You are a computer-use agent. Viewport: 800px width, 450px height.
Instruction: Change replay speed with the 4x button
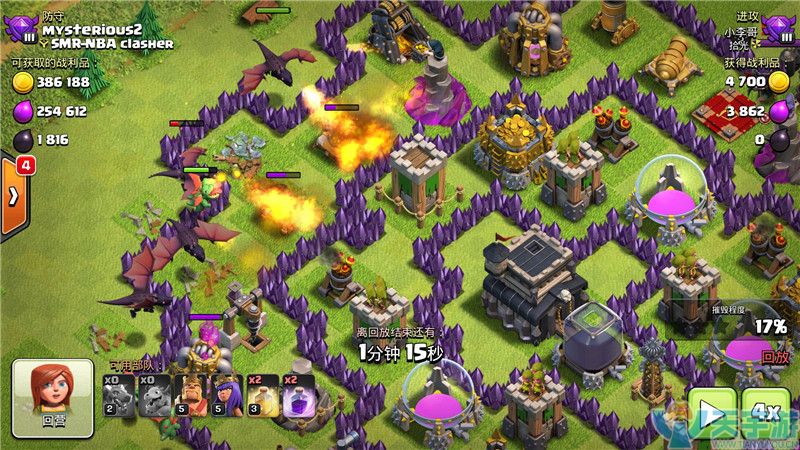(767, 414)
